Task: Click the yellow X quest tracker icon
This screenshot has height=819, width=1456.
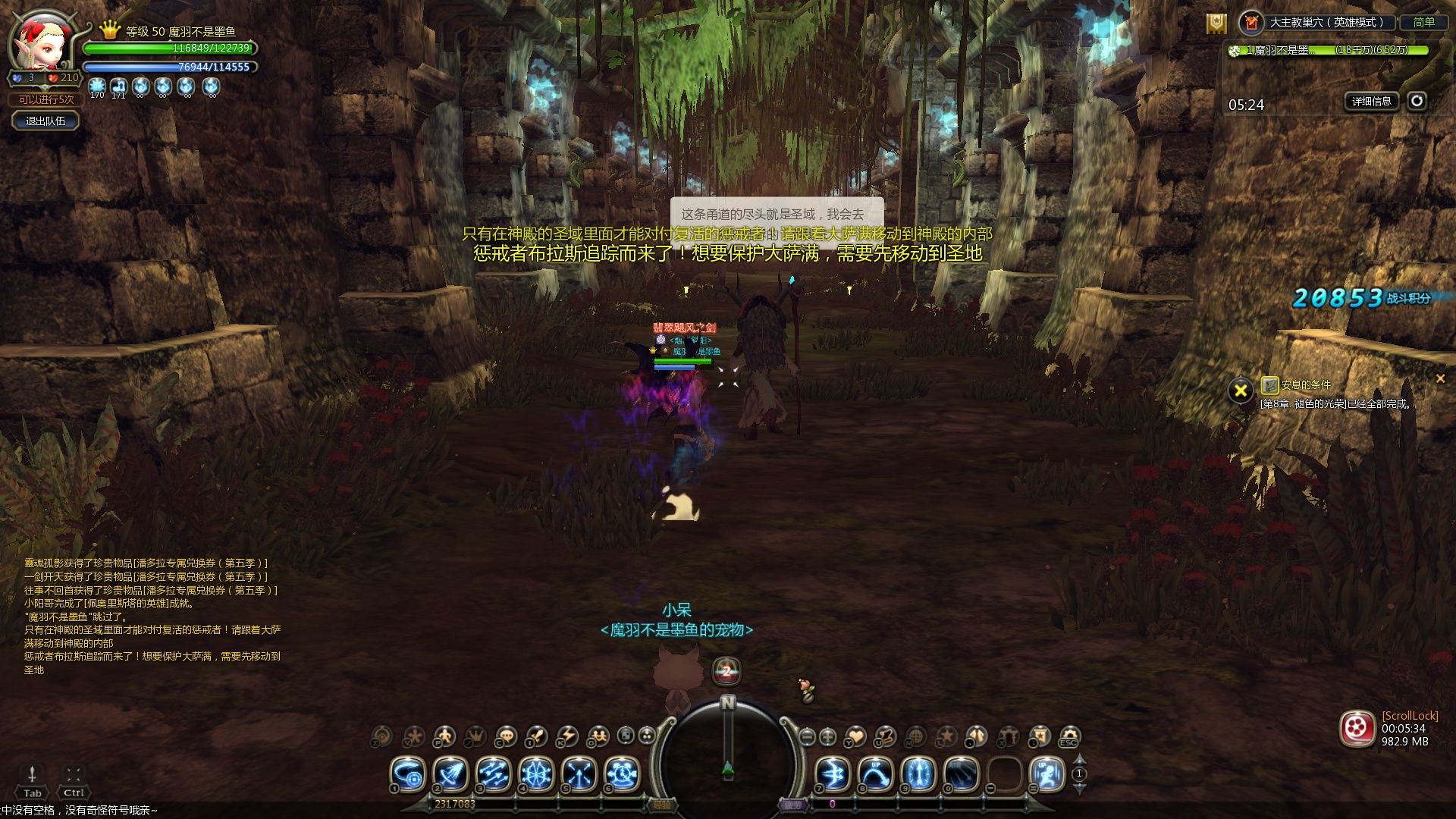Action: 1241,391
